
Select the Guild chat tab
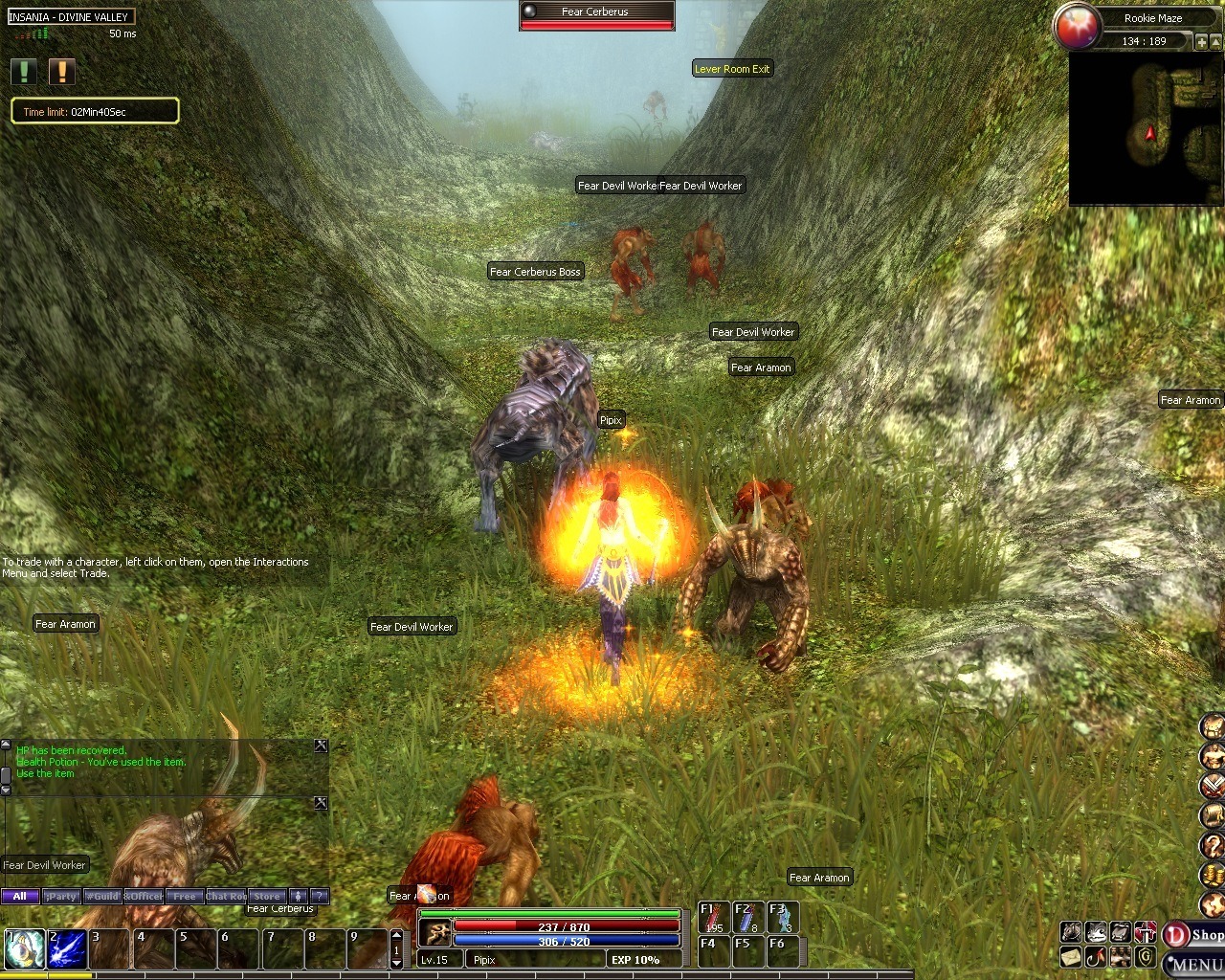point(102,897)
